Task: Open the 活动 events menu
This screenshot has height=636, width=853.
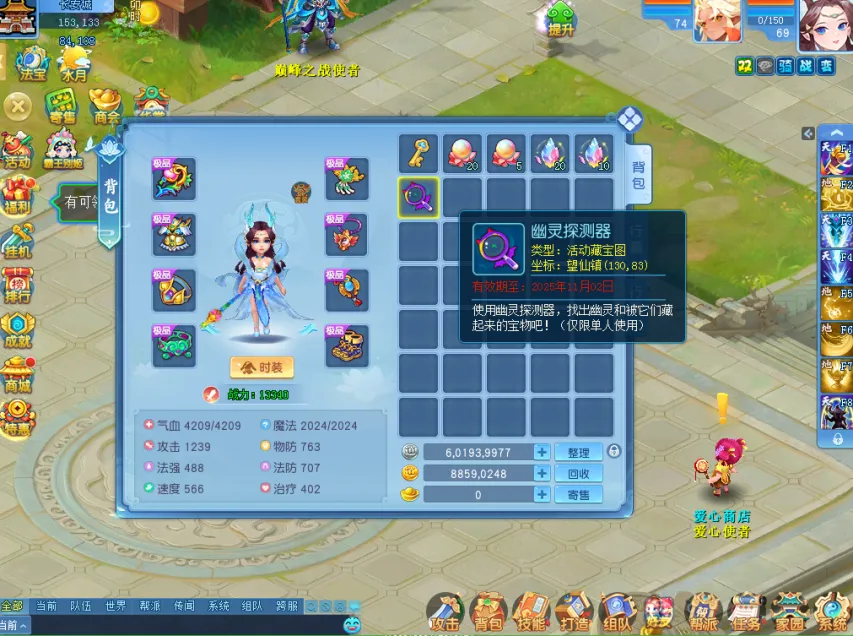Action: pos(17,150)
